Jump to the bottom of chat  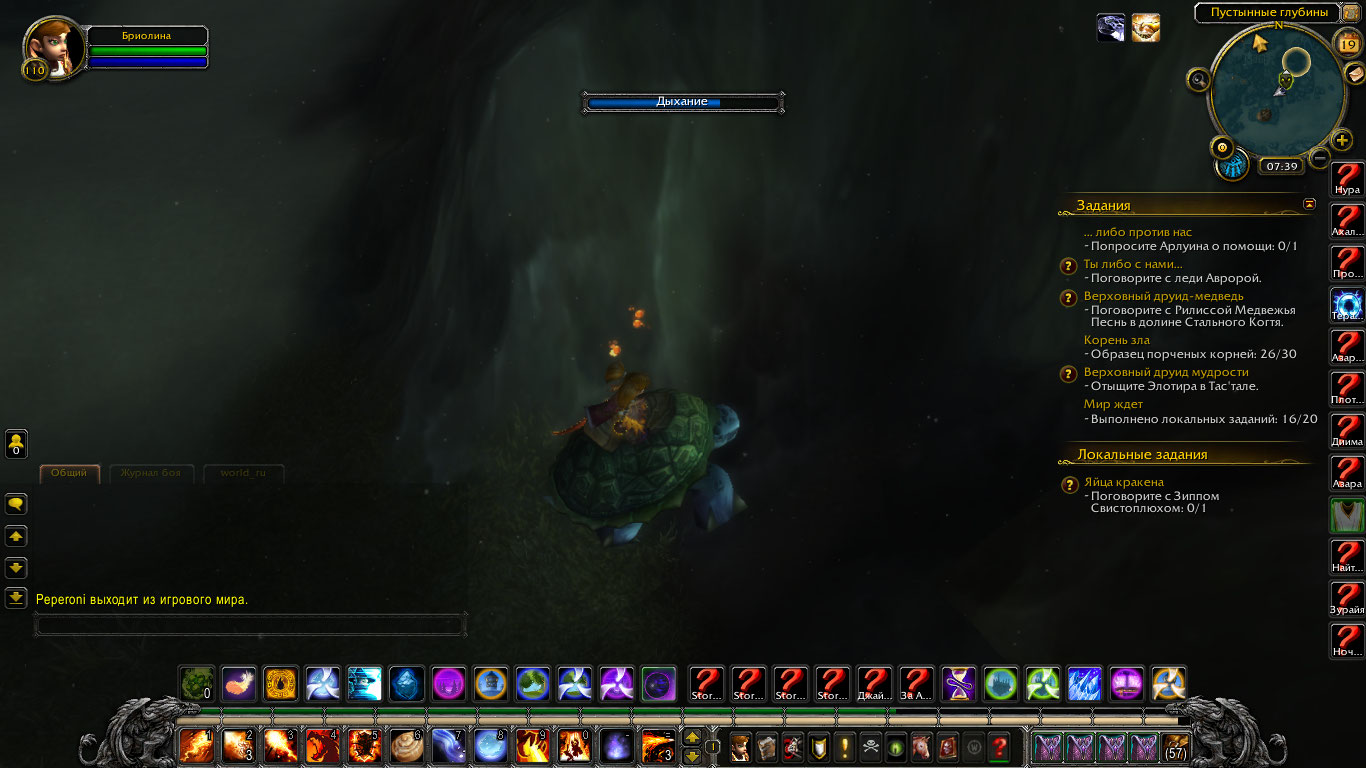point(16,598)
